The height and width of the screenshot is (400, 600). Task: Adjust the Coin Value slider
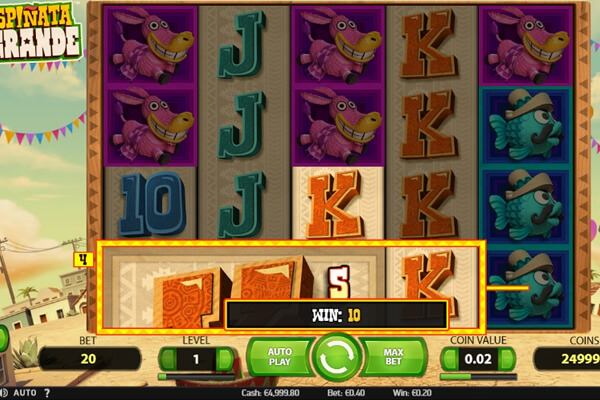coord(478,376)
